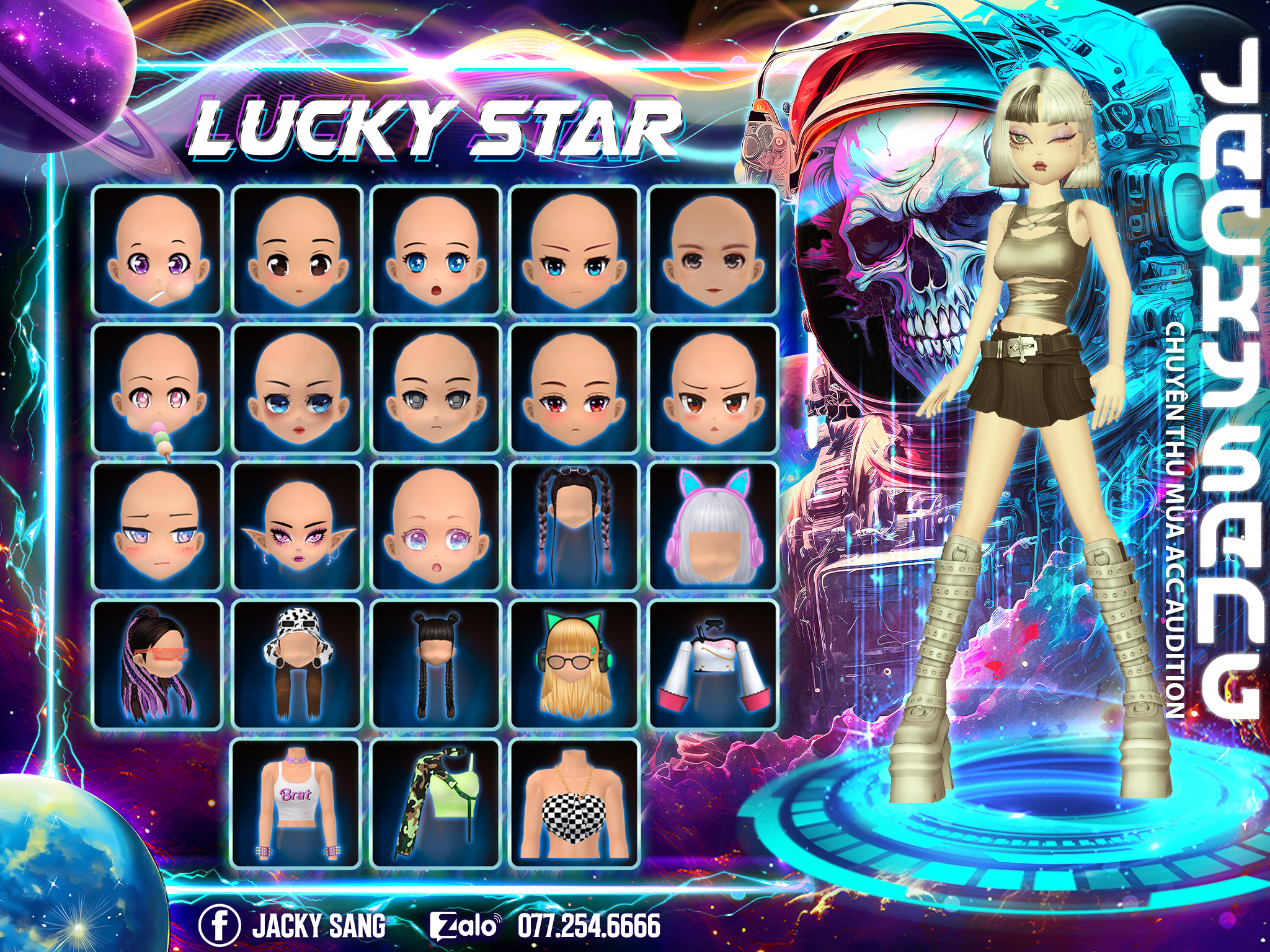Choose the checkered heart top with gold chain
The image size is (1270, 952).
click(x=574, y=804)
